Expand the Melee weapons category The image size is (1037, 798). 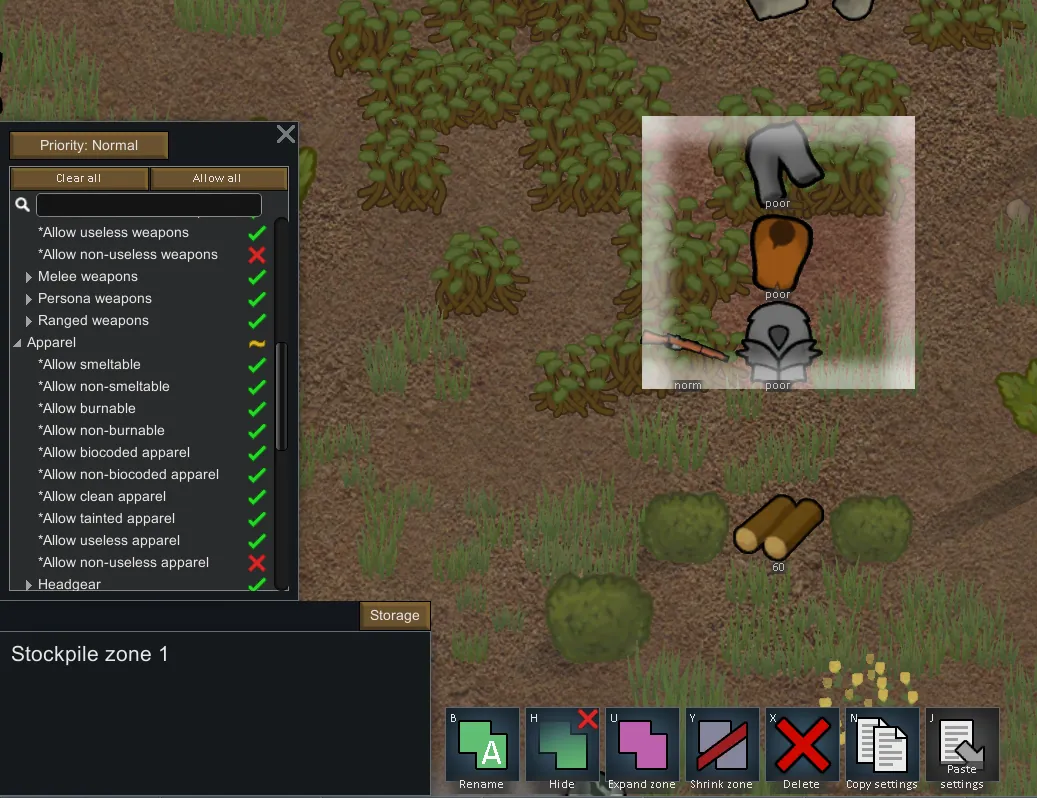(29, 277)
